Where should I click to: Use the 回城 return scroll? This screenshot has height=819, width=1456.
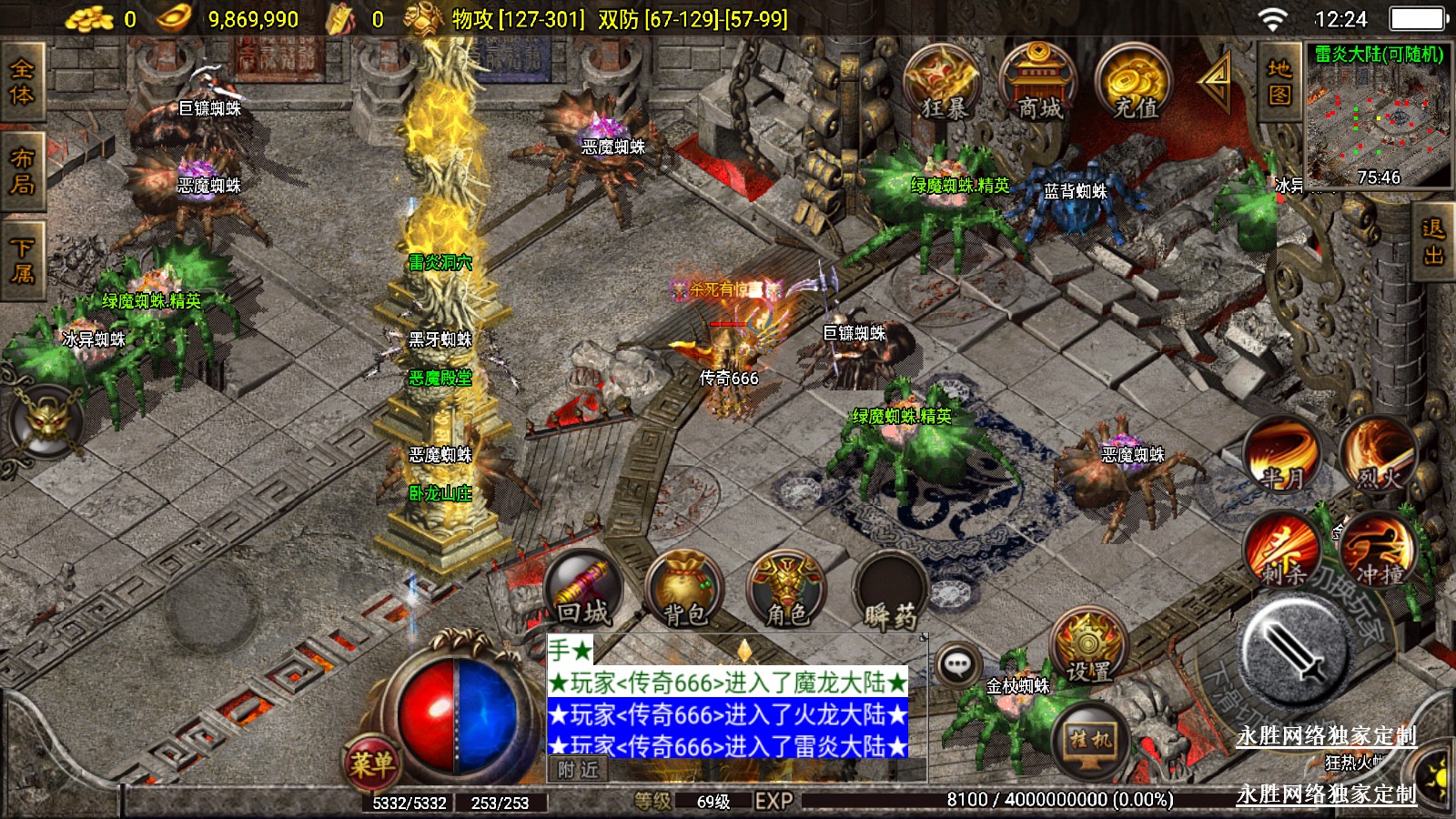click(583, 591)
